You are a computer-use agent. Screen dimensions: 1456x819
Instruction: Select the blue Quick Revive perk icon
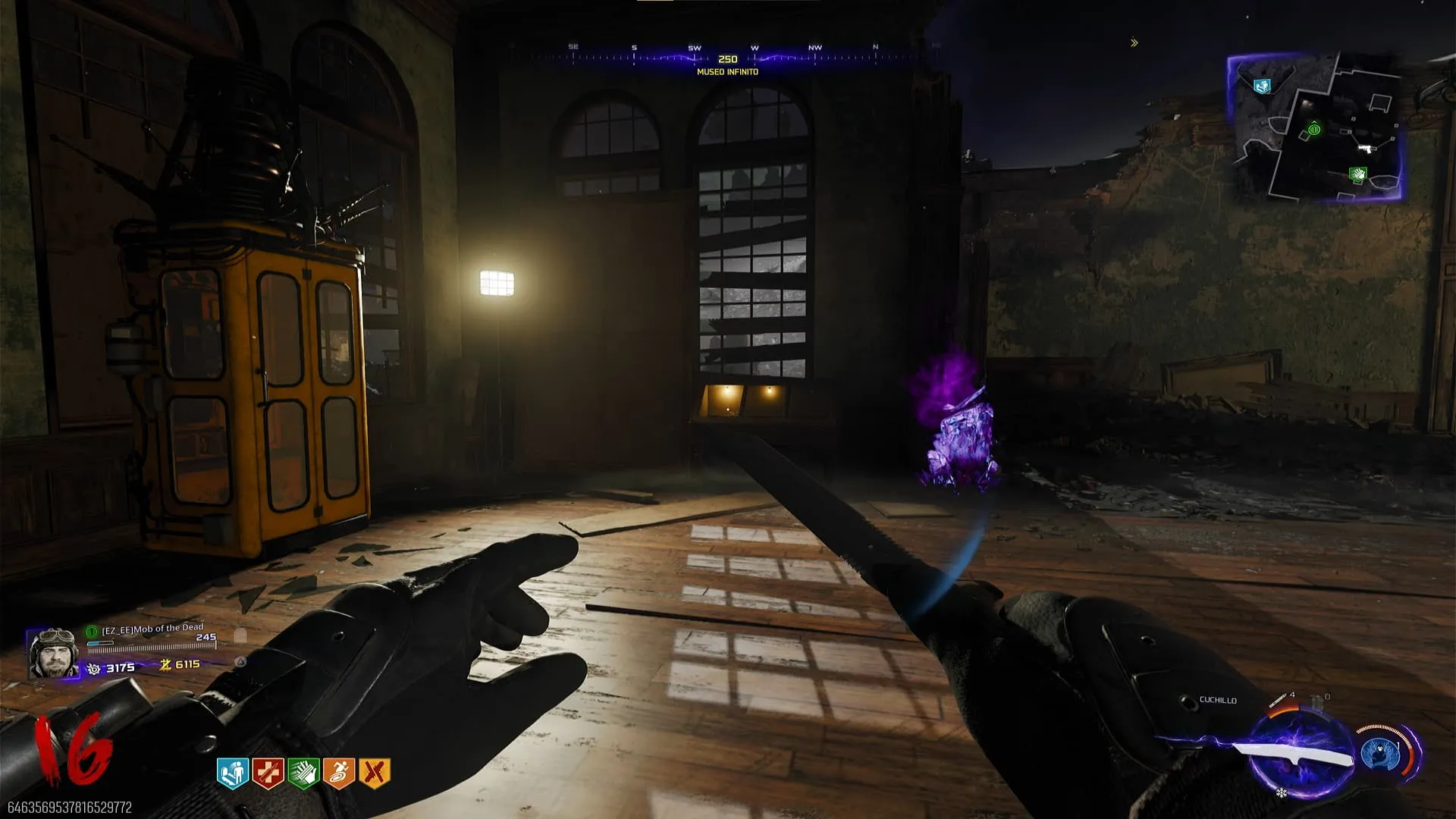coord(233,773)
